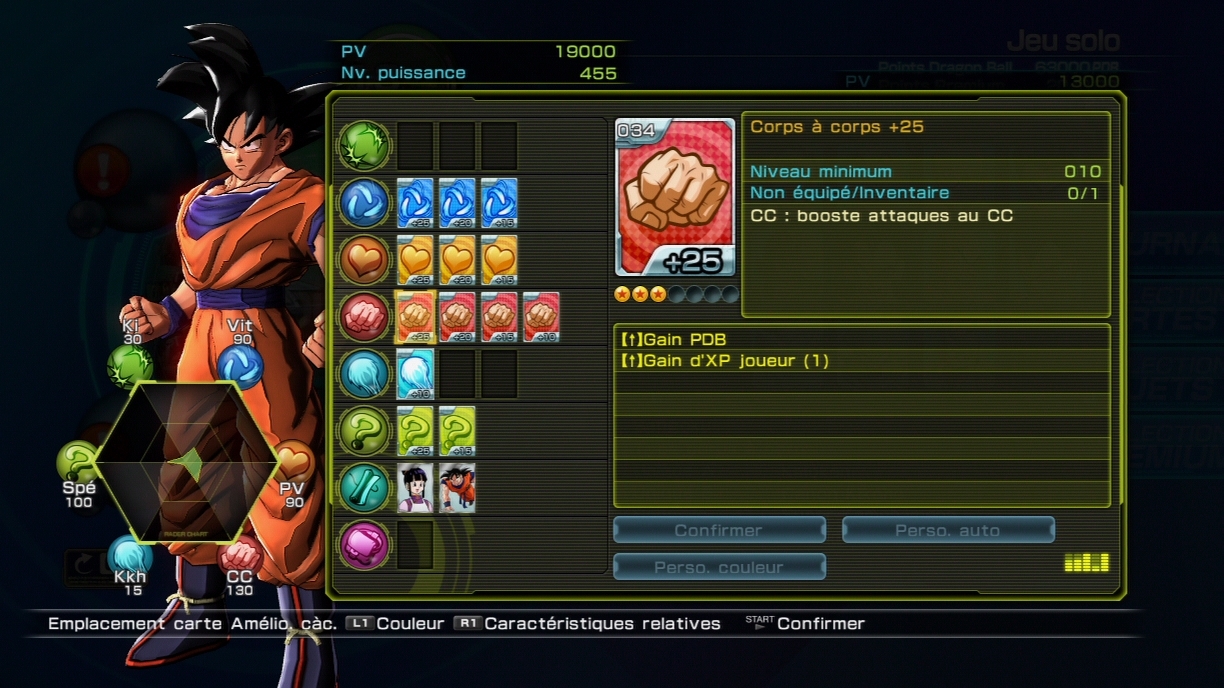
Task: Pick the green question mark card +15
Action: tap(457, 431)
